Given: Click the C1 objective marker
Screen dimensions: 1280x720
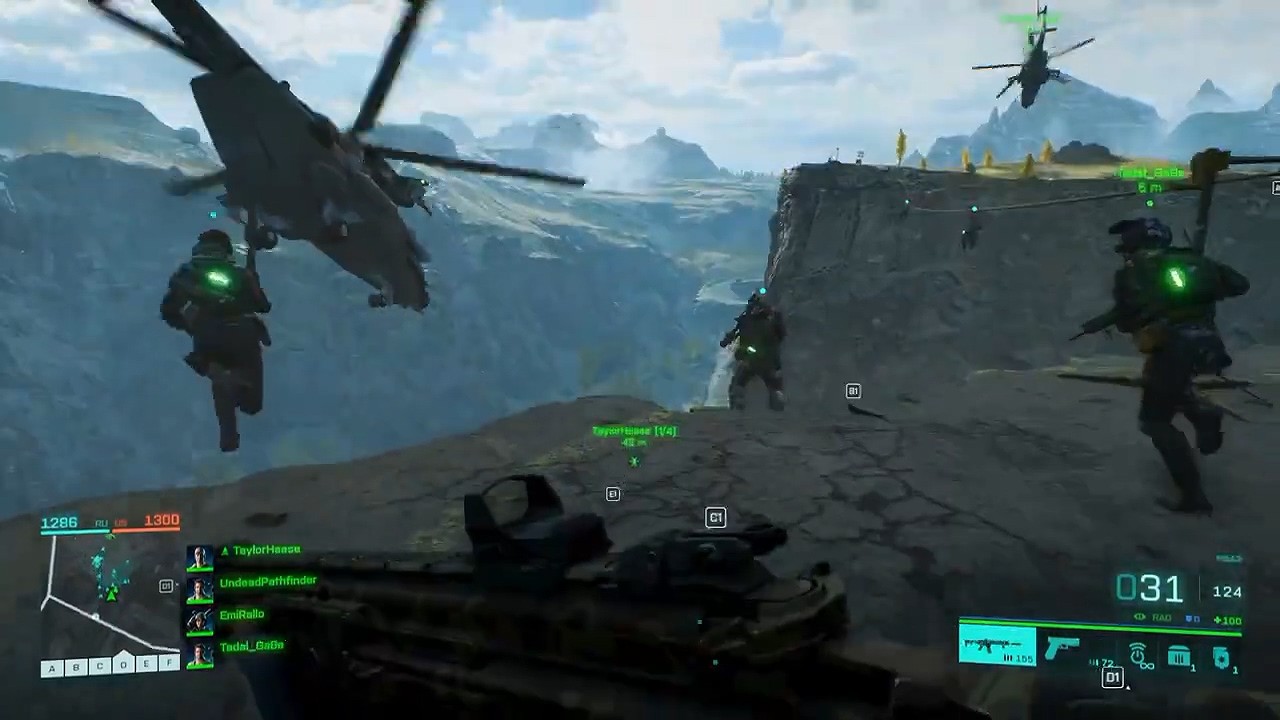Looking at the screenshot, I should 715,517.
